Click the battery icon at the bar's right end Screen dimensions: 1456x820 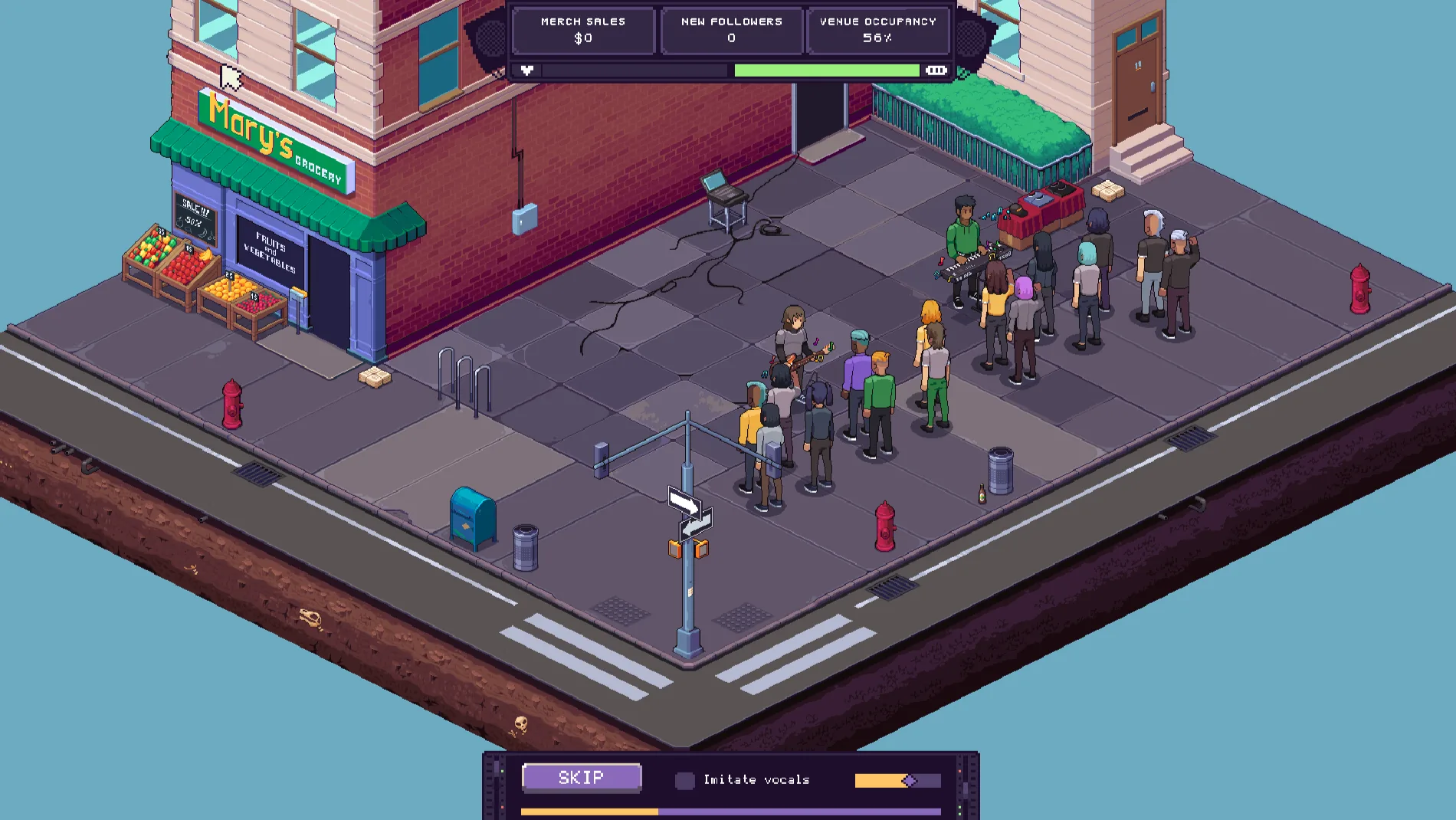pos(936,71)
